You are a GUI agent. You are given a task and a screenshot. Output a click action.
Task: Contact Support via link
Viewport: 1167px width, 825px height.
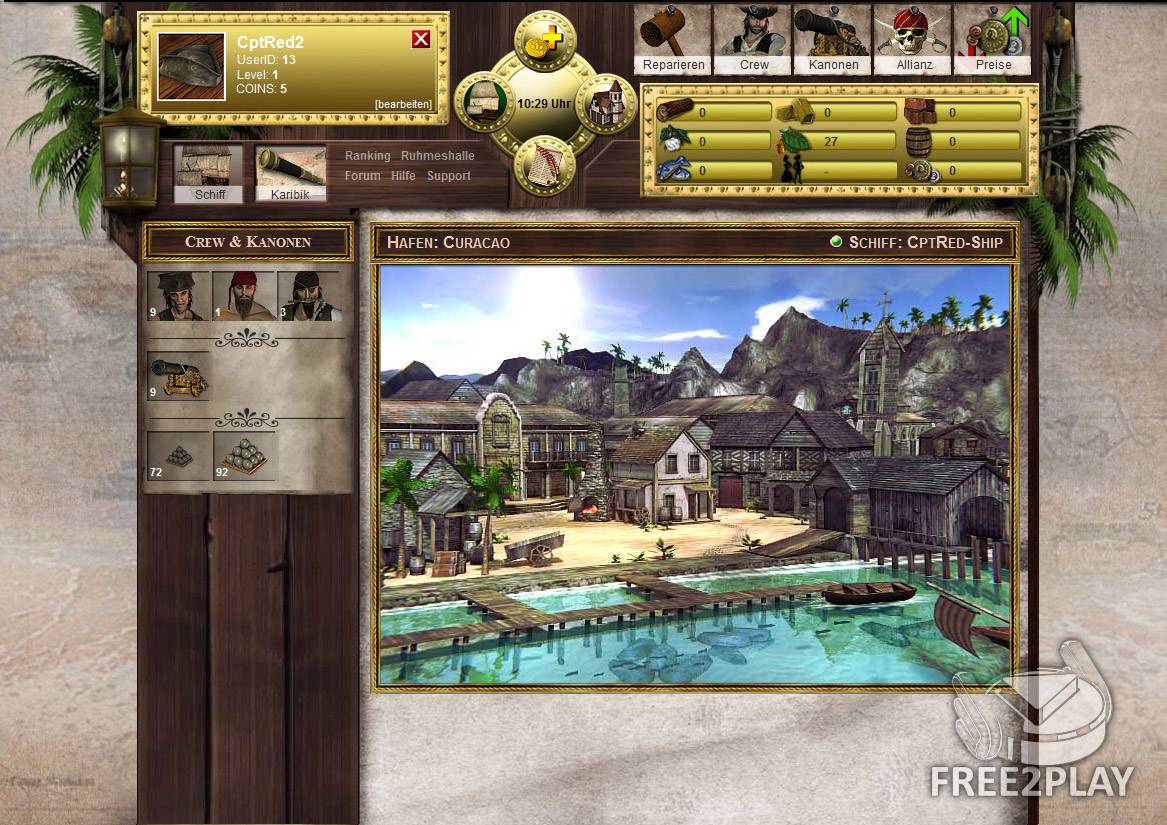(x=448, y=176)
